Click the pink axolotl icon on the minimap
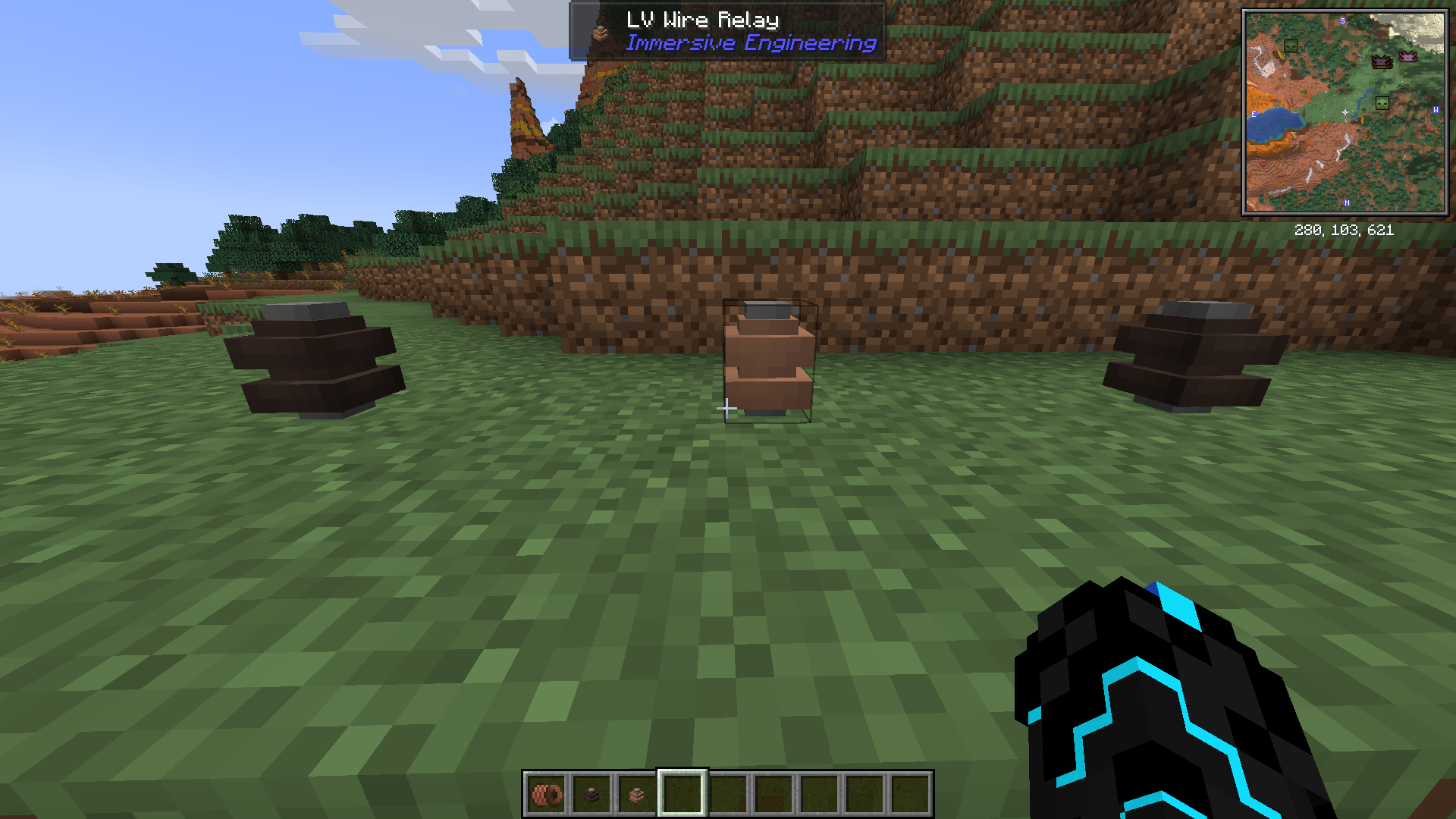Screen dimensions: 1456x819 (x=1408, y=58)
